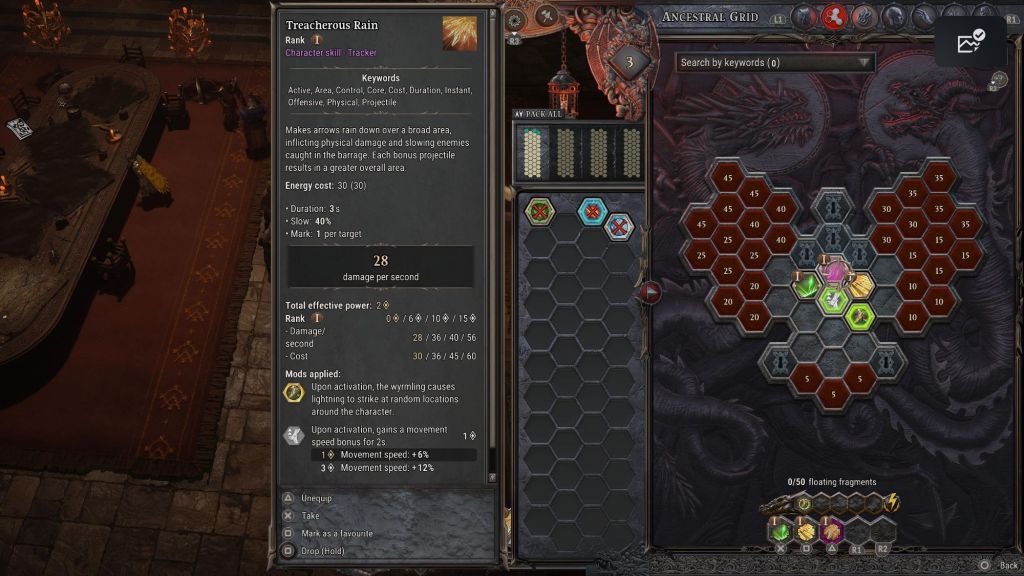This screenshot has height=576, width=1024.
Task: Click the Pack All button
Action: pos(538,114)
